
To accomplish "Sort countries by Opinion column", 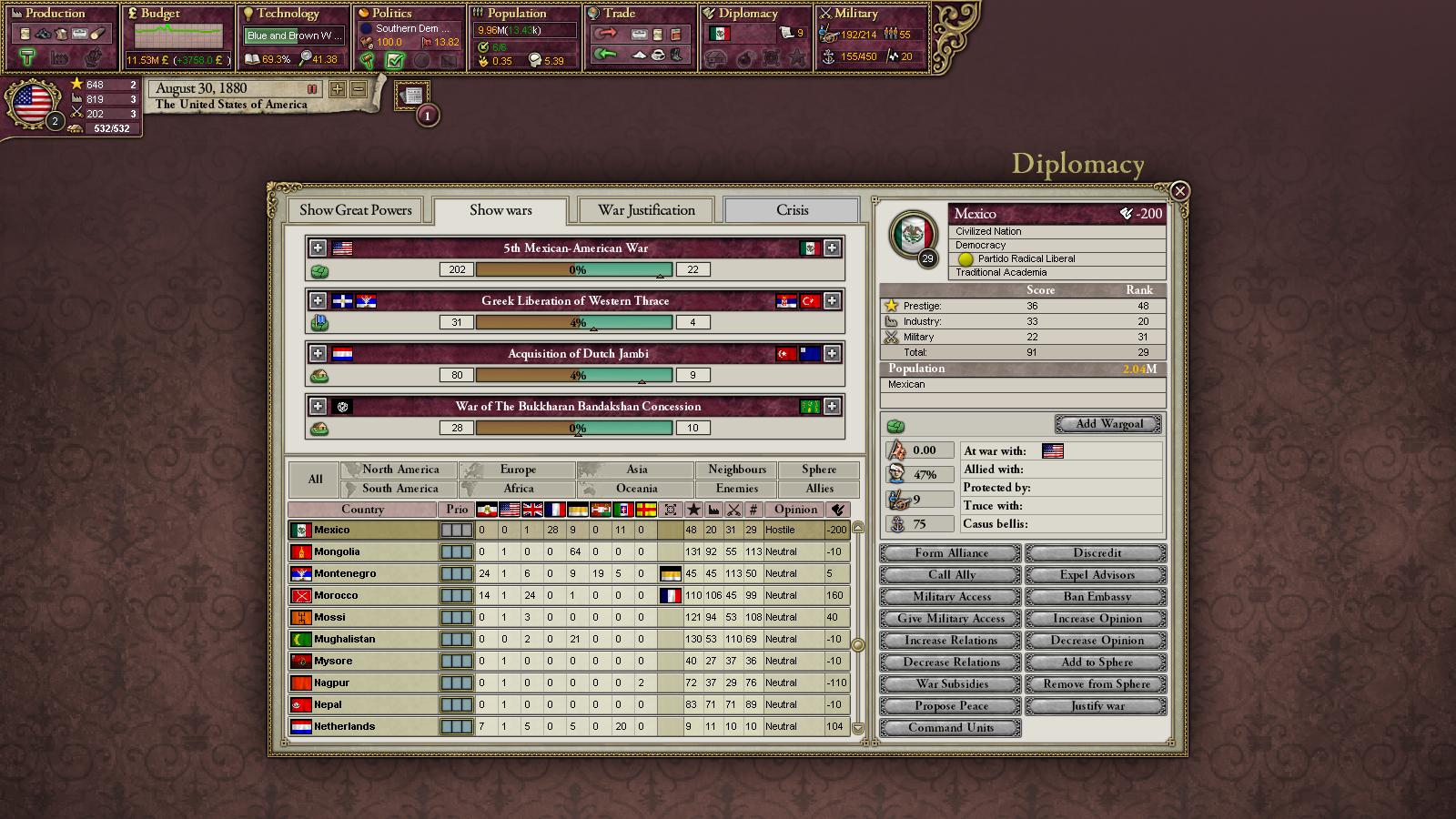I will point(795,510).
